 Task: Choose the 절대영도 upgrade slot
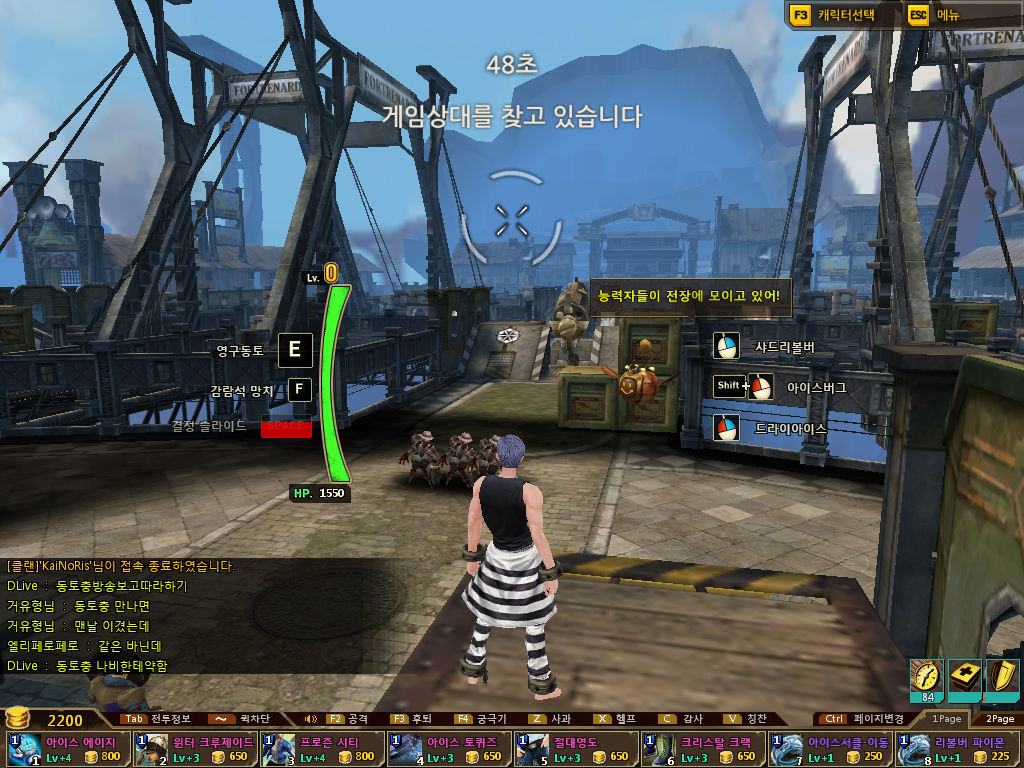[x=576, y=749]
